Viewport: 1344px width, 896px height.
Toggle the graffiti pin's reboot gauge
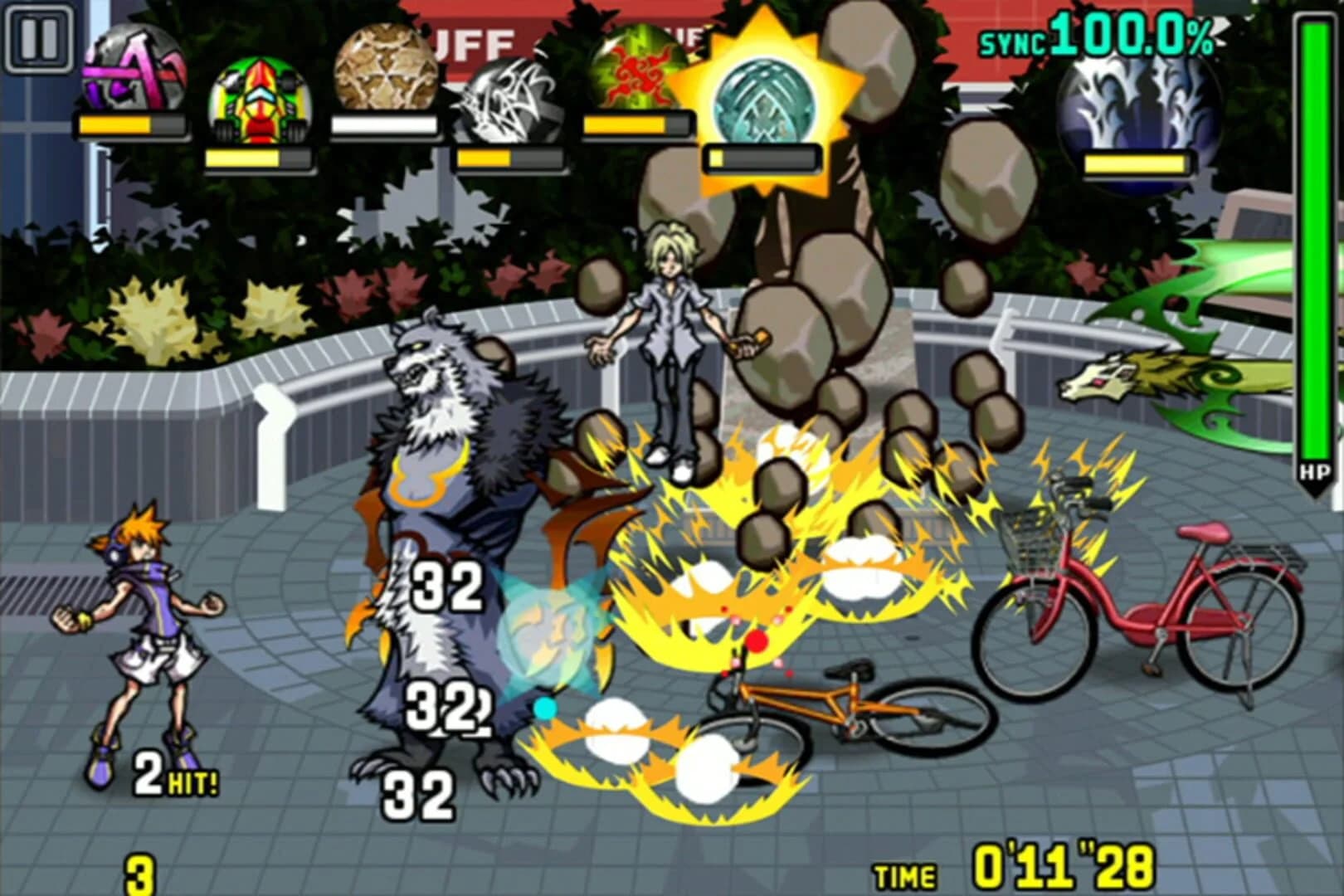[x=129, y=123]
